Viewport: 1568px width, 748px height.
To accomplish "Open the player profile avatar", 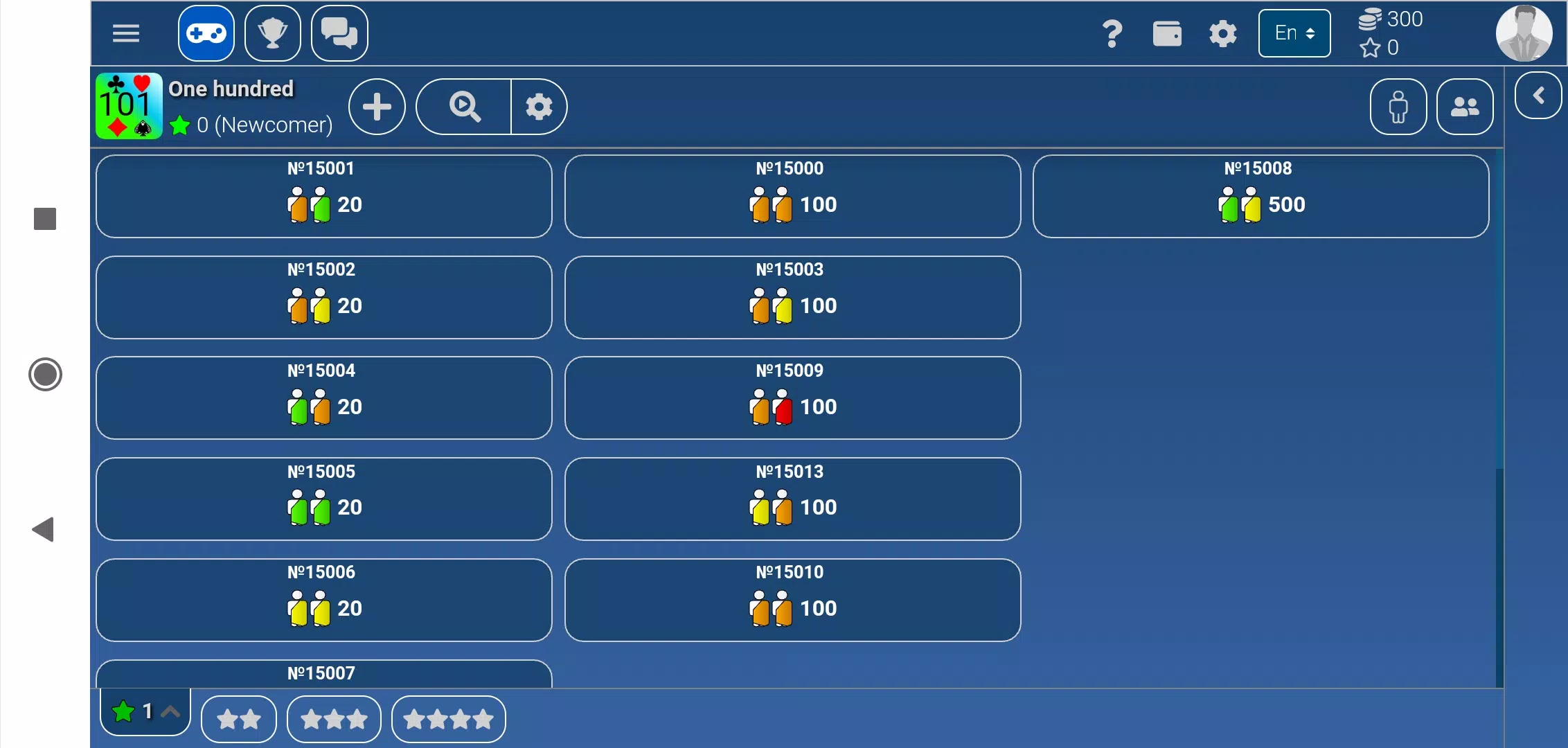I will click(1524, 33).
